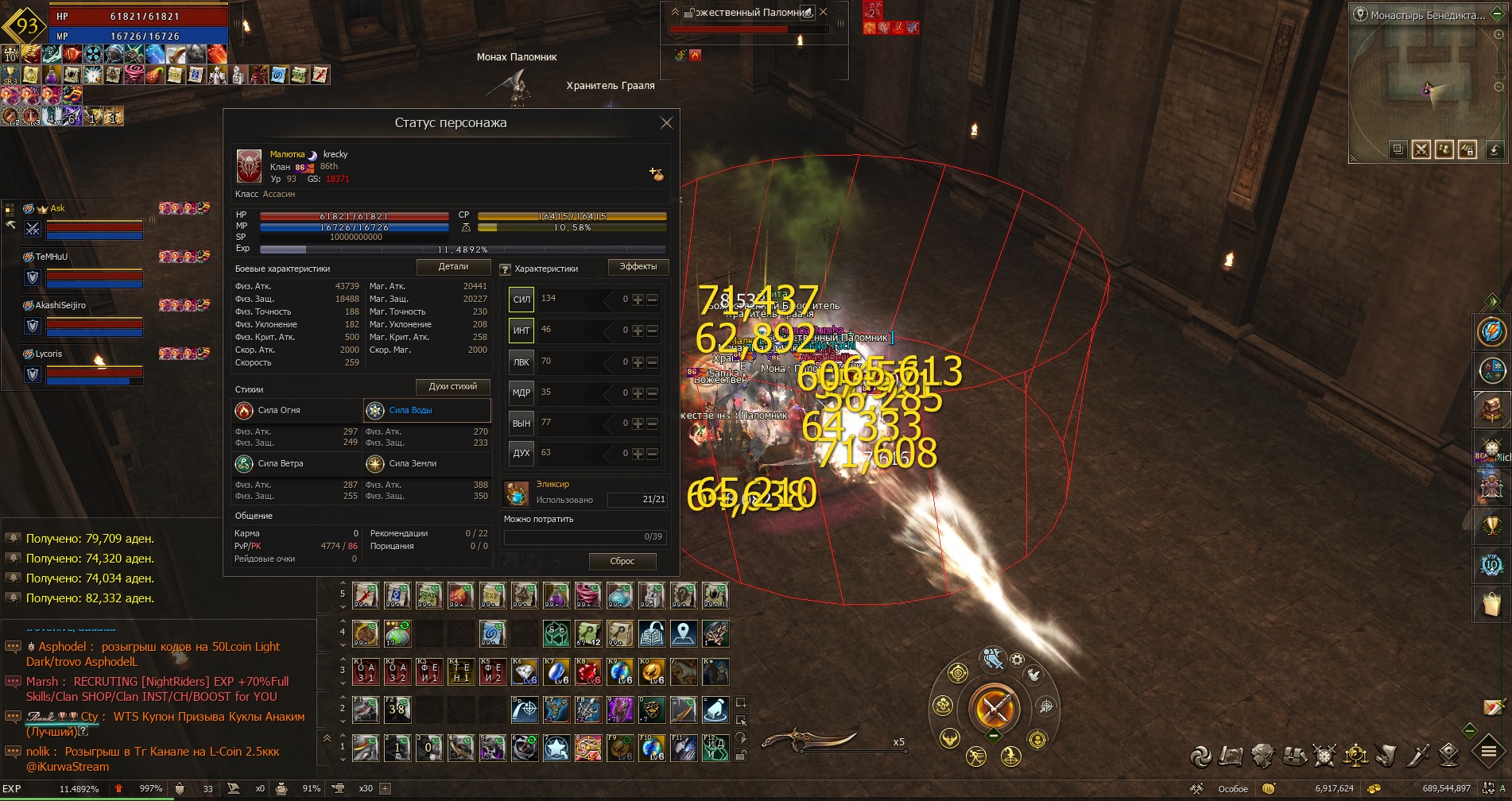The width and height of the screenshot is (1512, 801).
Task: Close the character status window
Action: click(x=666, y=123)
